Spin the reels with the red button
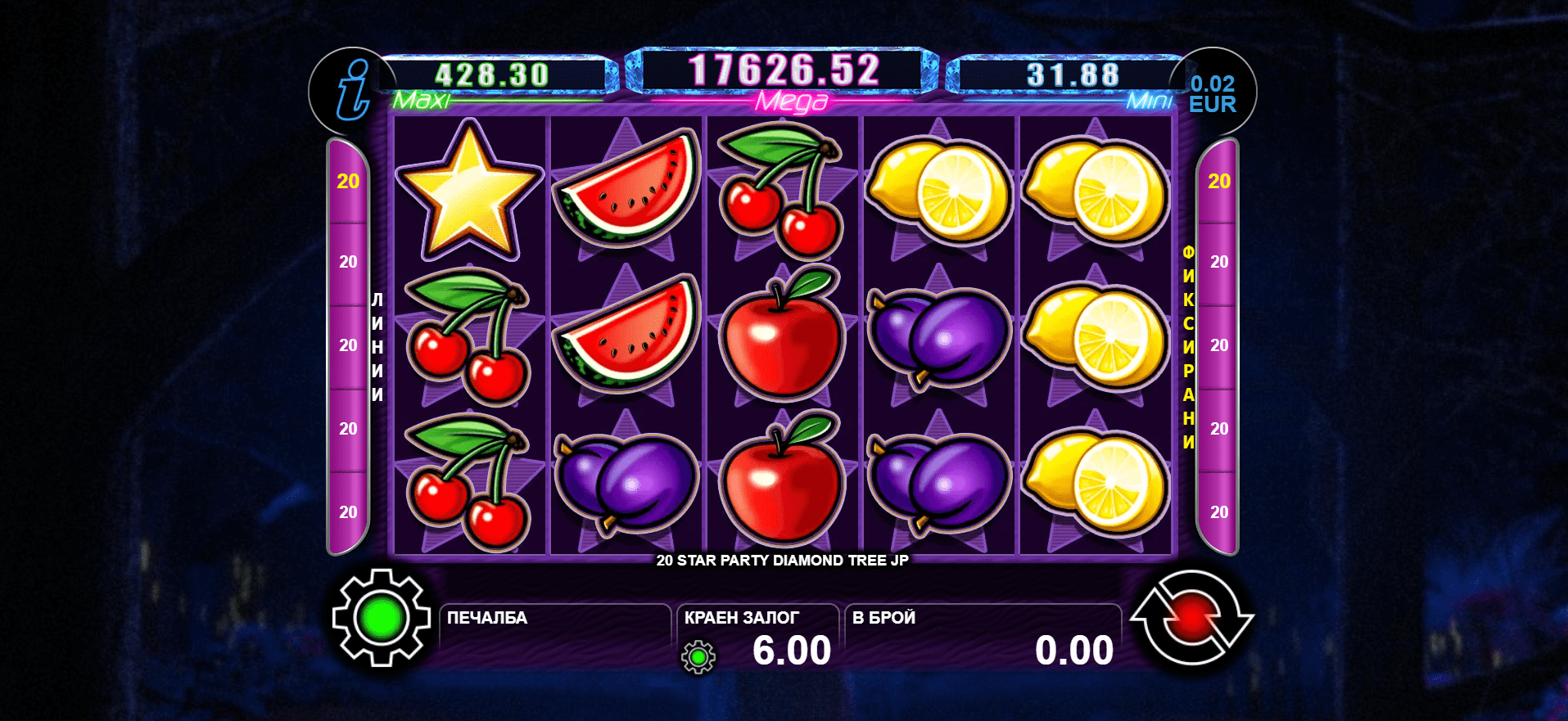Viewport: 1568px width, 721px height. tap(1191, 618)
